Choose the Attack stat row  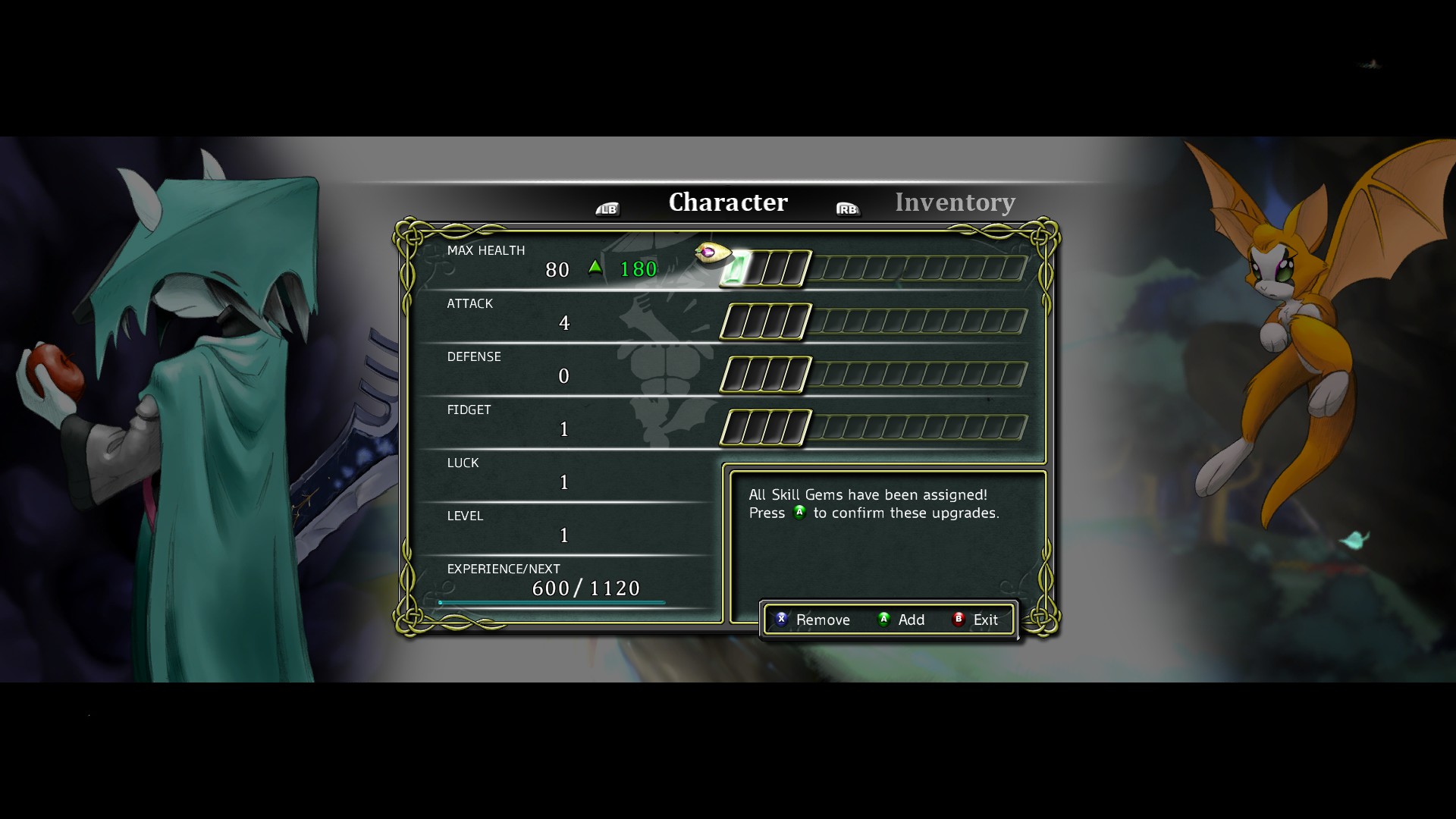click(561, 315)
